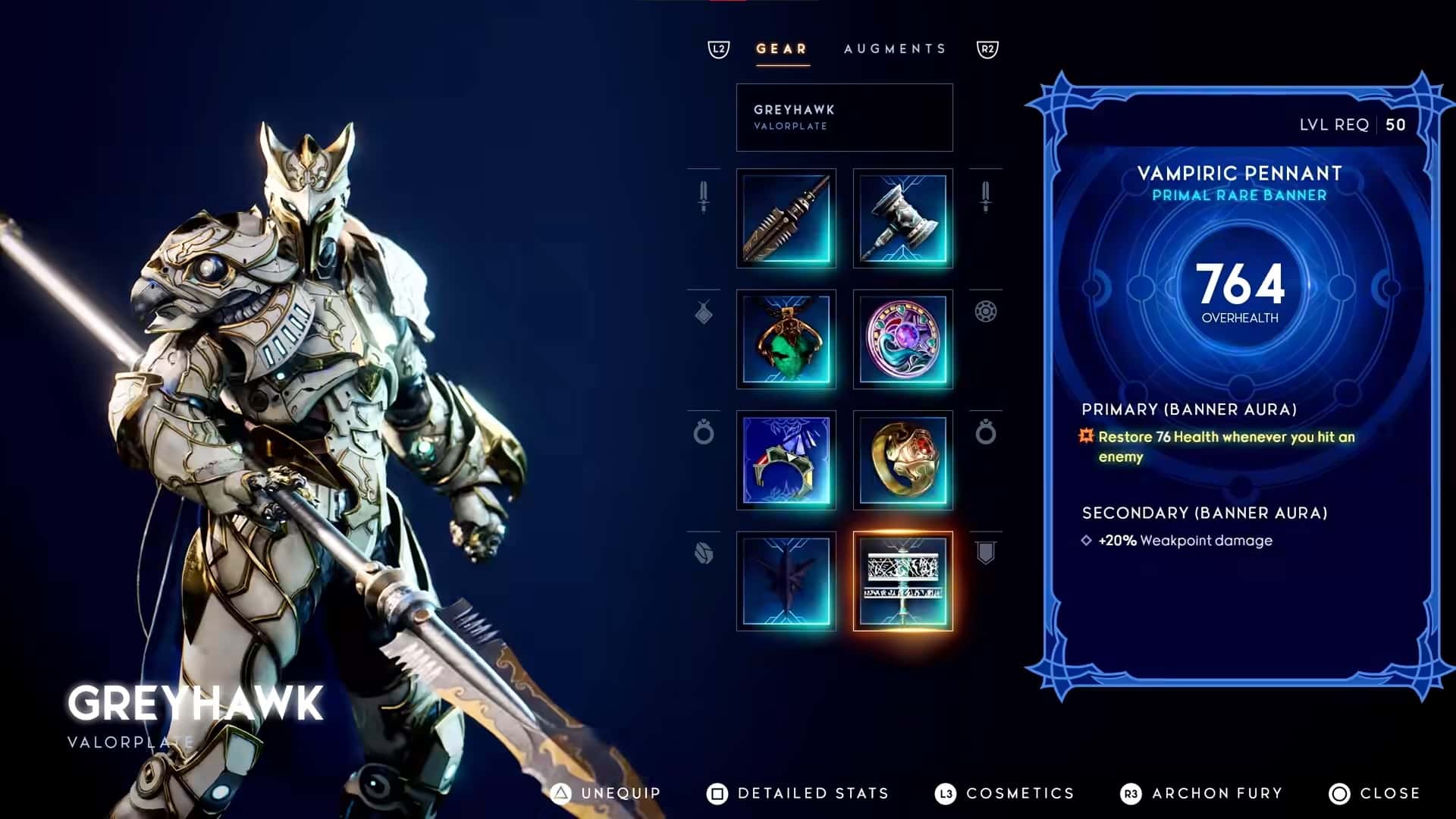Select the polearm weapon slot

click(x=786, y=218)
